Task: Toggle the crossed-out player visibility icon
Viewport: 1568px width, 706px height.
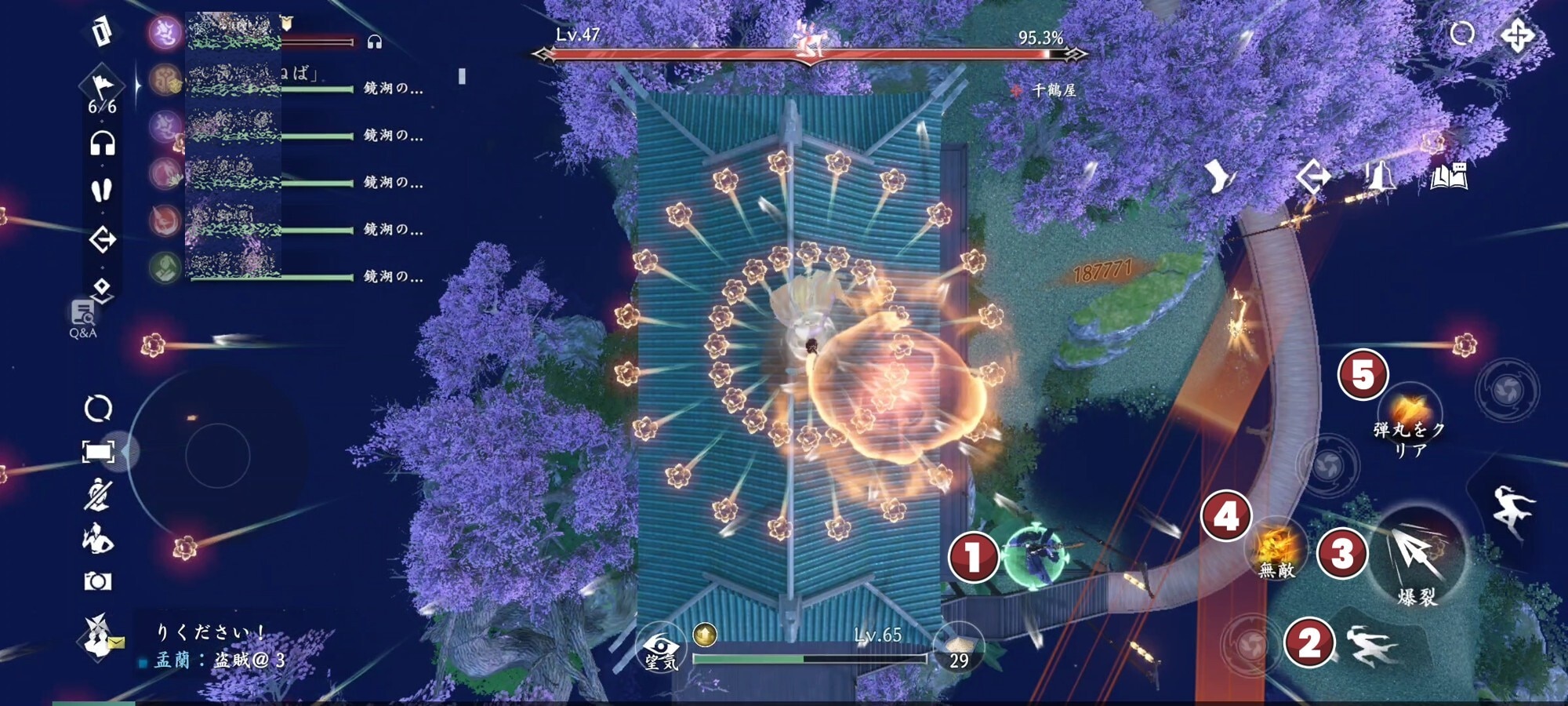Action: (98, 495)
